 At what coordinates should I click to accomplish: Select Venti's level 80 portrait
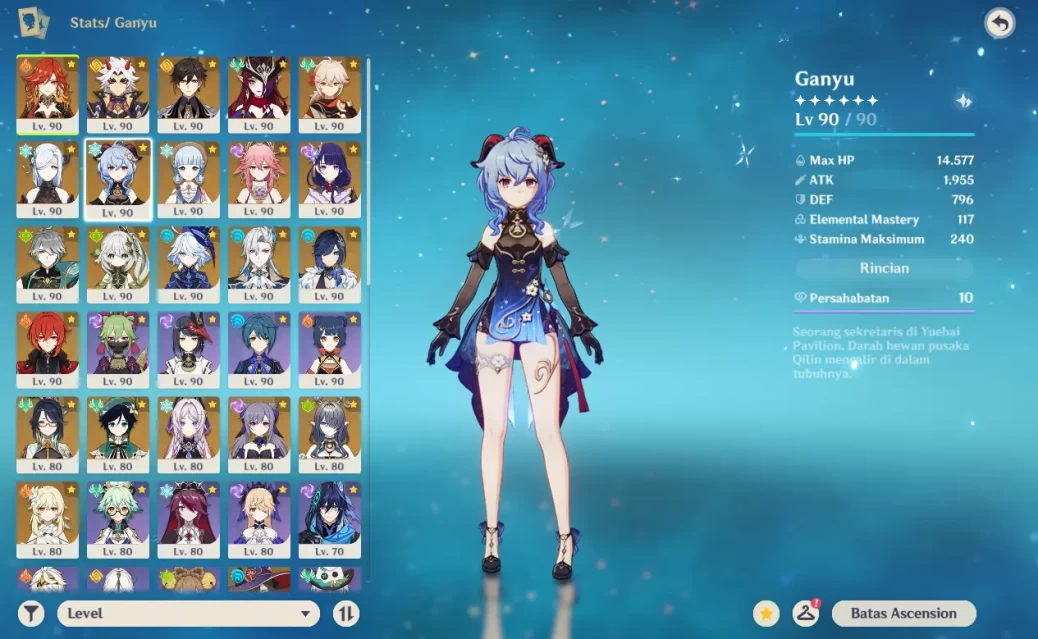click(118, 431)
